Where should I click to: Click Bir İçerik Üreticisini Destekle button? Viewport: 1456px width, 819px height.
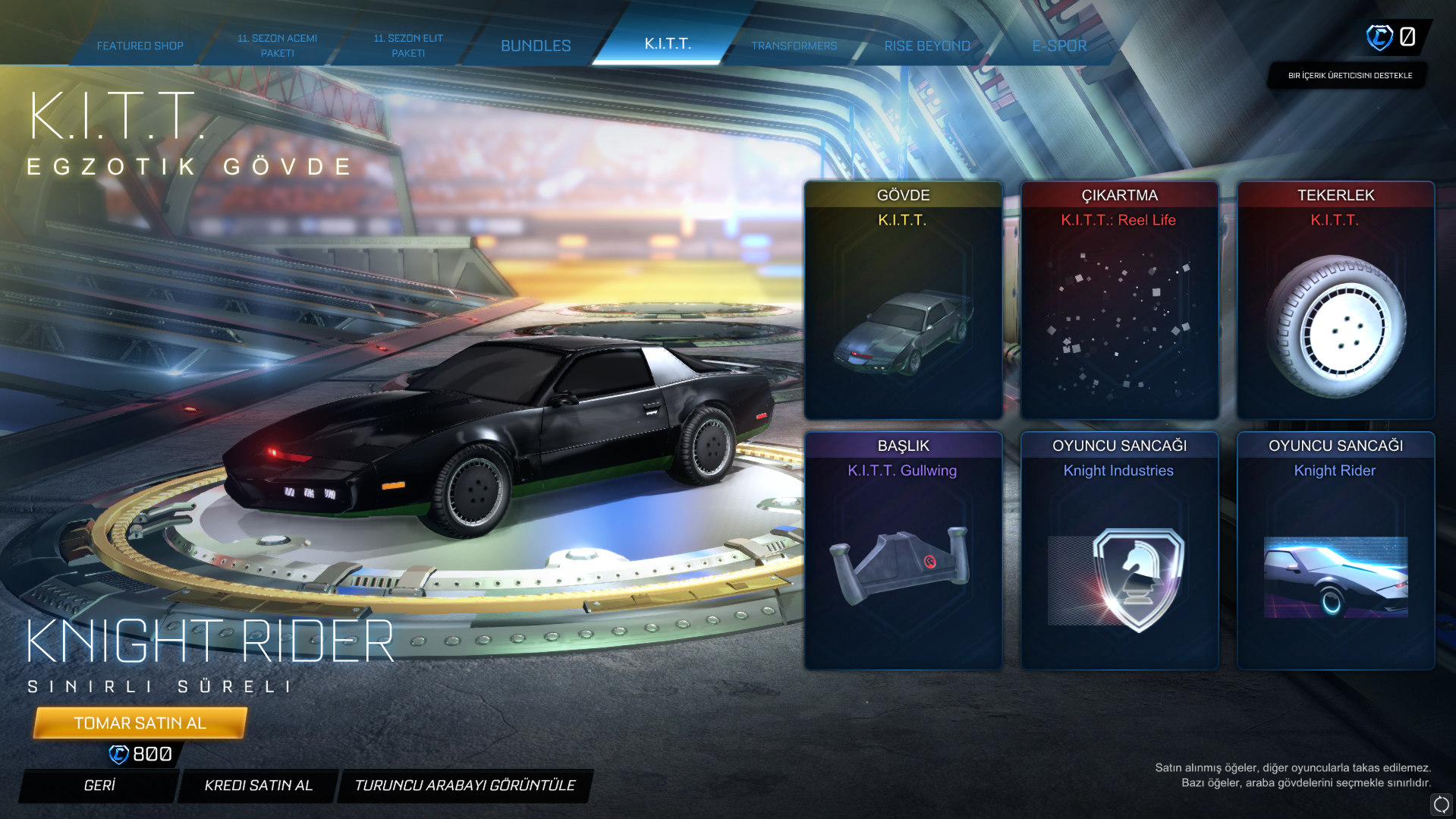click(1350, 75)
